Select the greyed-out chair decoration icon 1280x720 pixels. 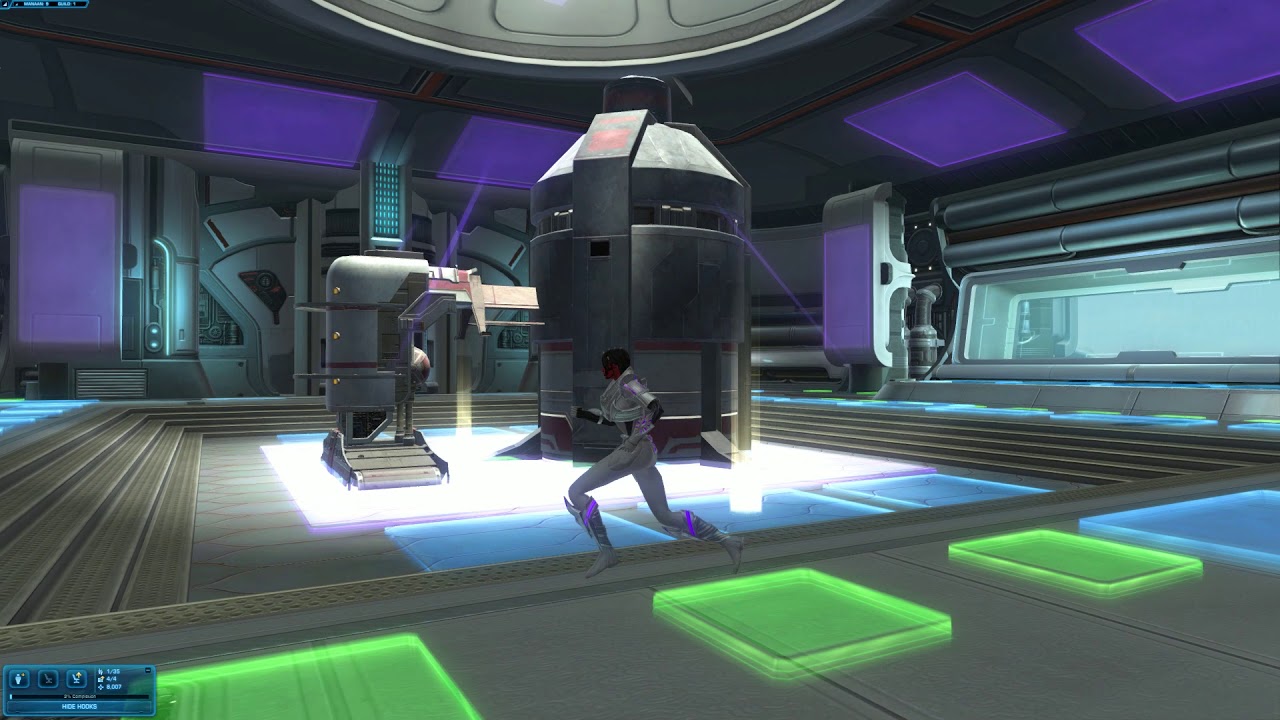47,678
